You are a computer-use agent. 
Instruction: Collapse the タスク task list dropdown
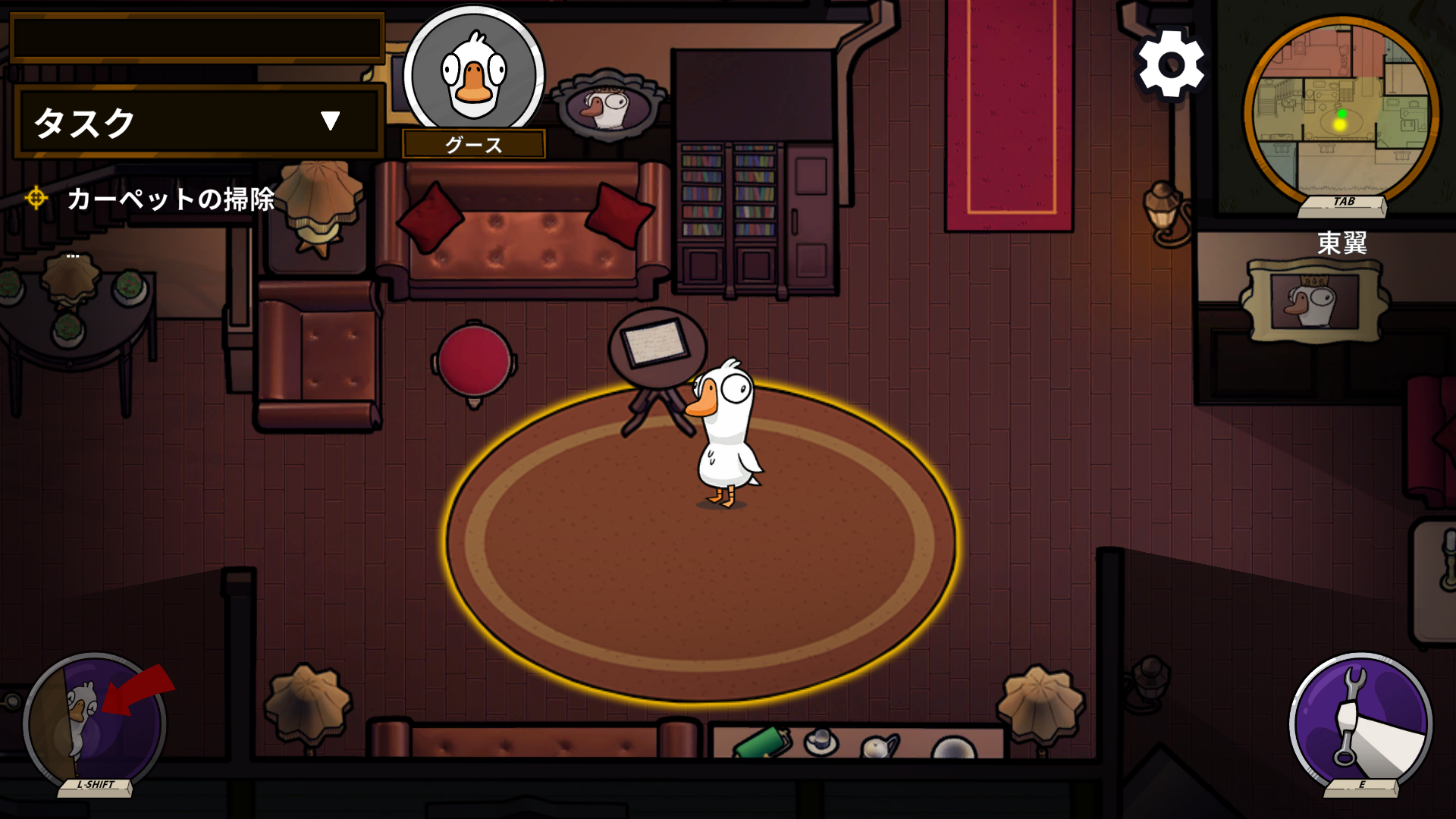pyautogui.click(x=330, y=121)
